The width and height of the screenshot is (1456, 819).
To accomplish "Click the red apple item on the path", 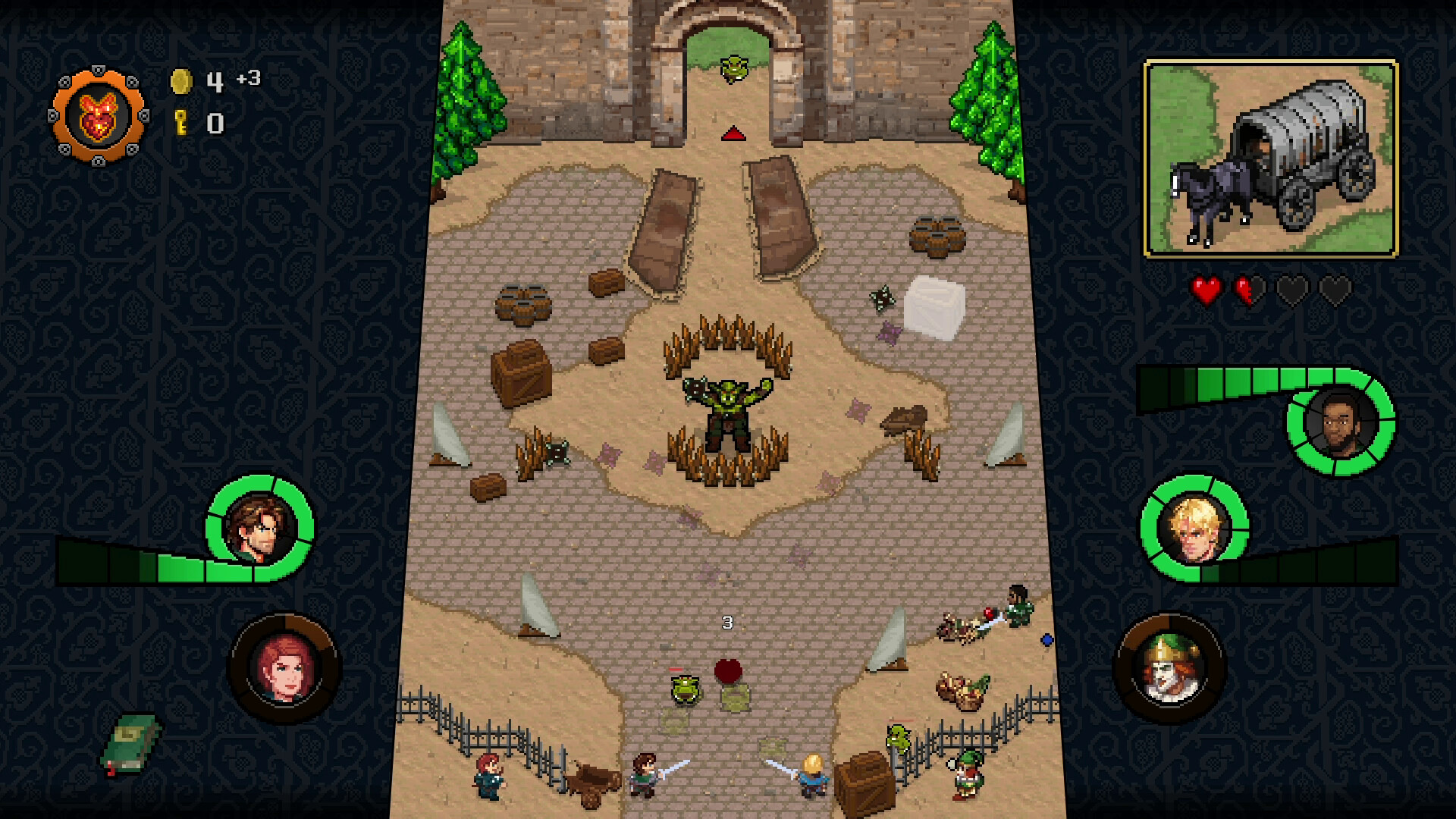I will (x=727, y=670).
